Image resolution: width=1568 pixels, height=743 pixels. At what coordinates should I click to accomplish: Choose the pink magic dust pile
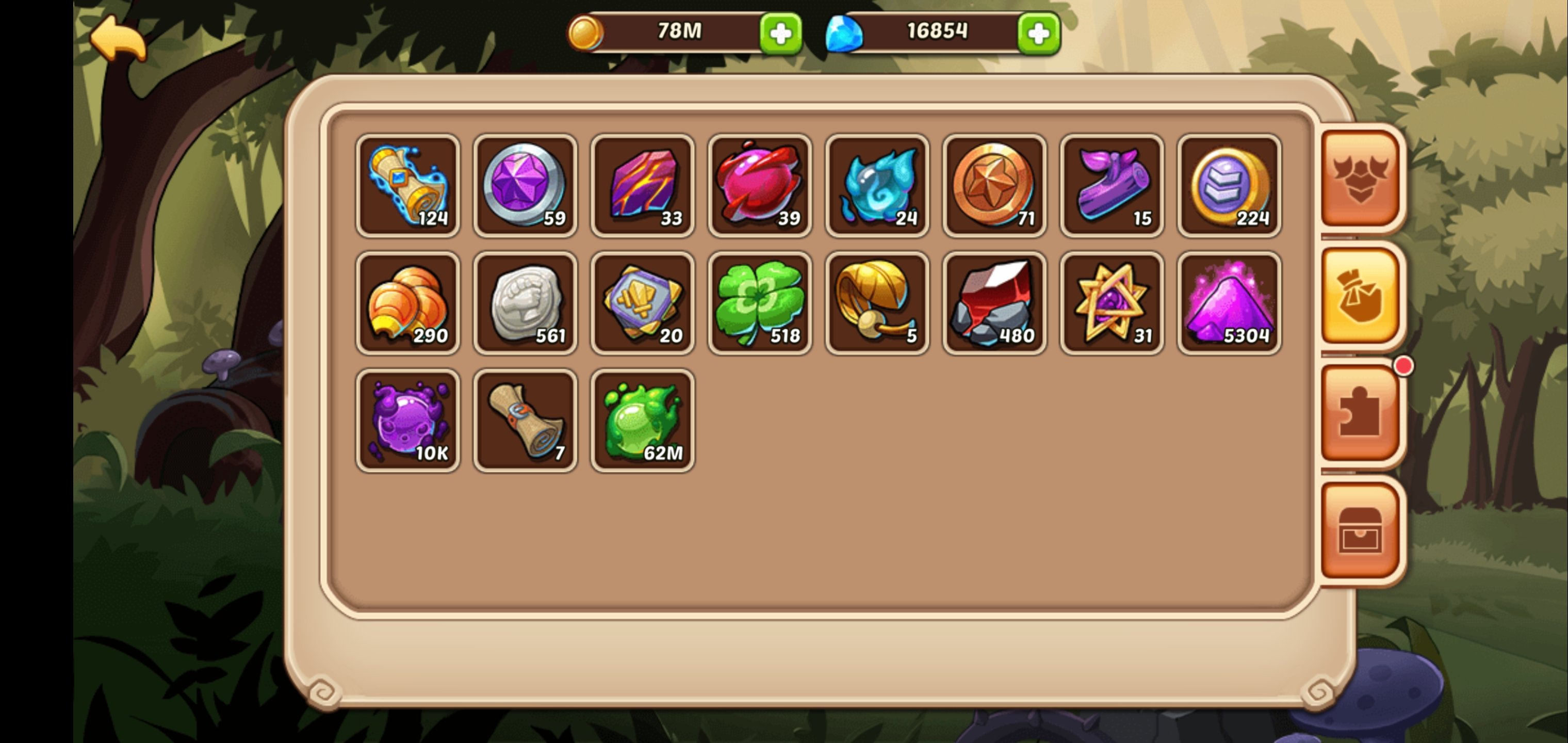pyautogui.click(x=1229, y=303)
